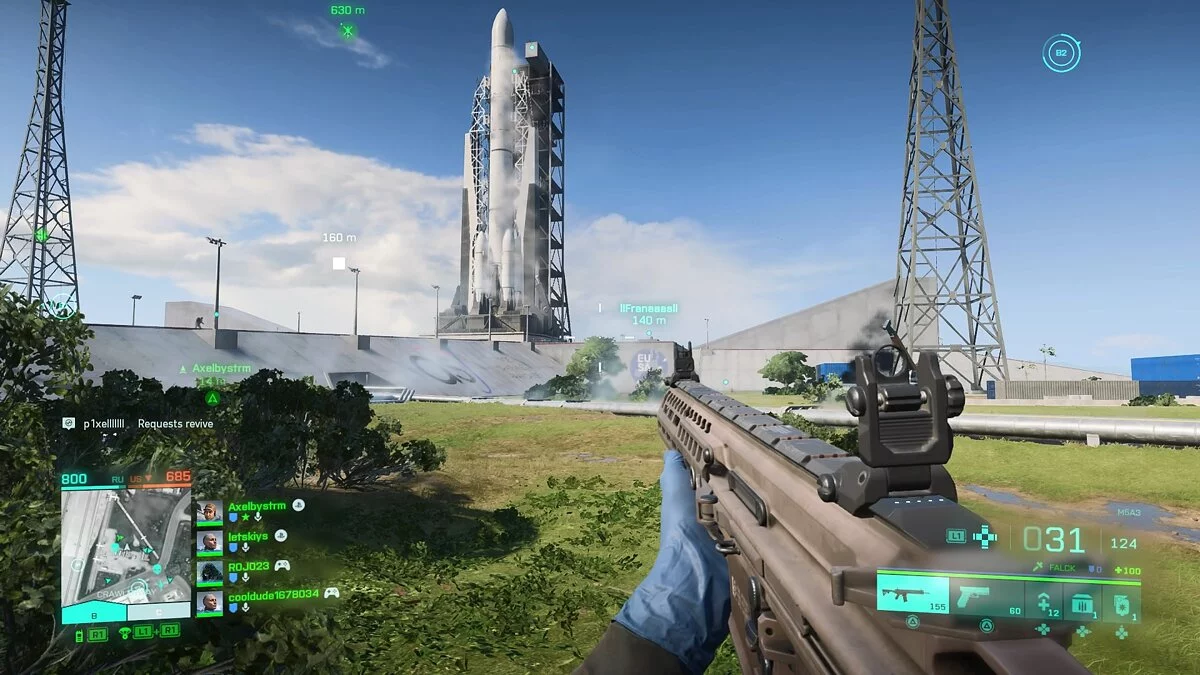Viewport: 1200px width, 675px height.
Task: Select objective B below the minimap
Action: point(94,615)
